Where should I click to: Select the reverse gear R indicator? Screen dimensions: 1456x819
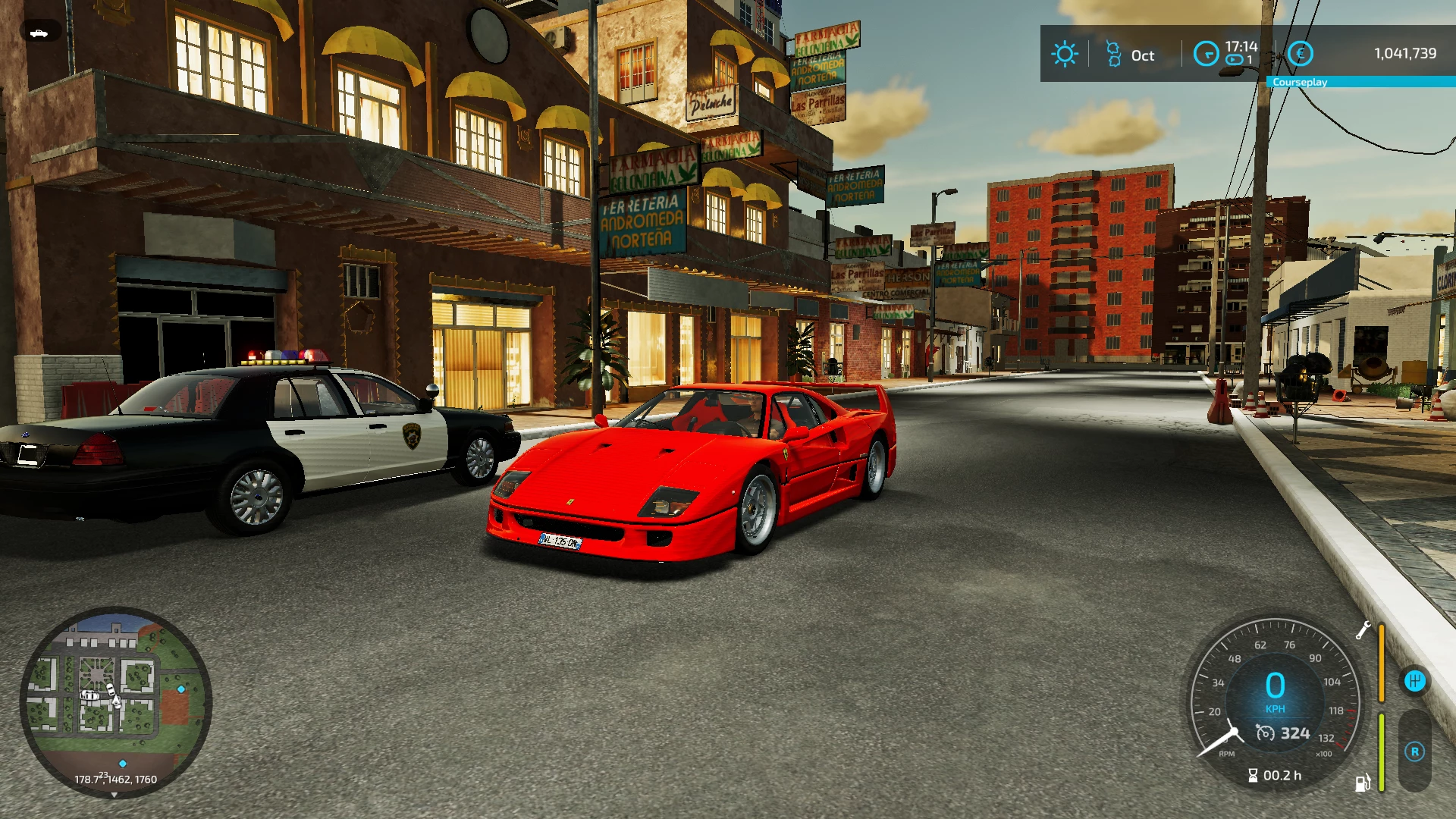click(1414, 752)
